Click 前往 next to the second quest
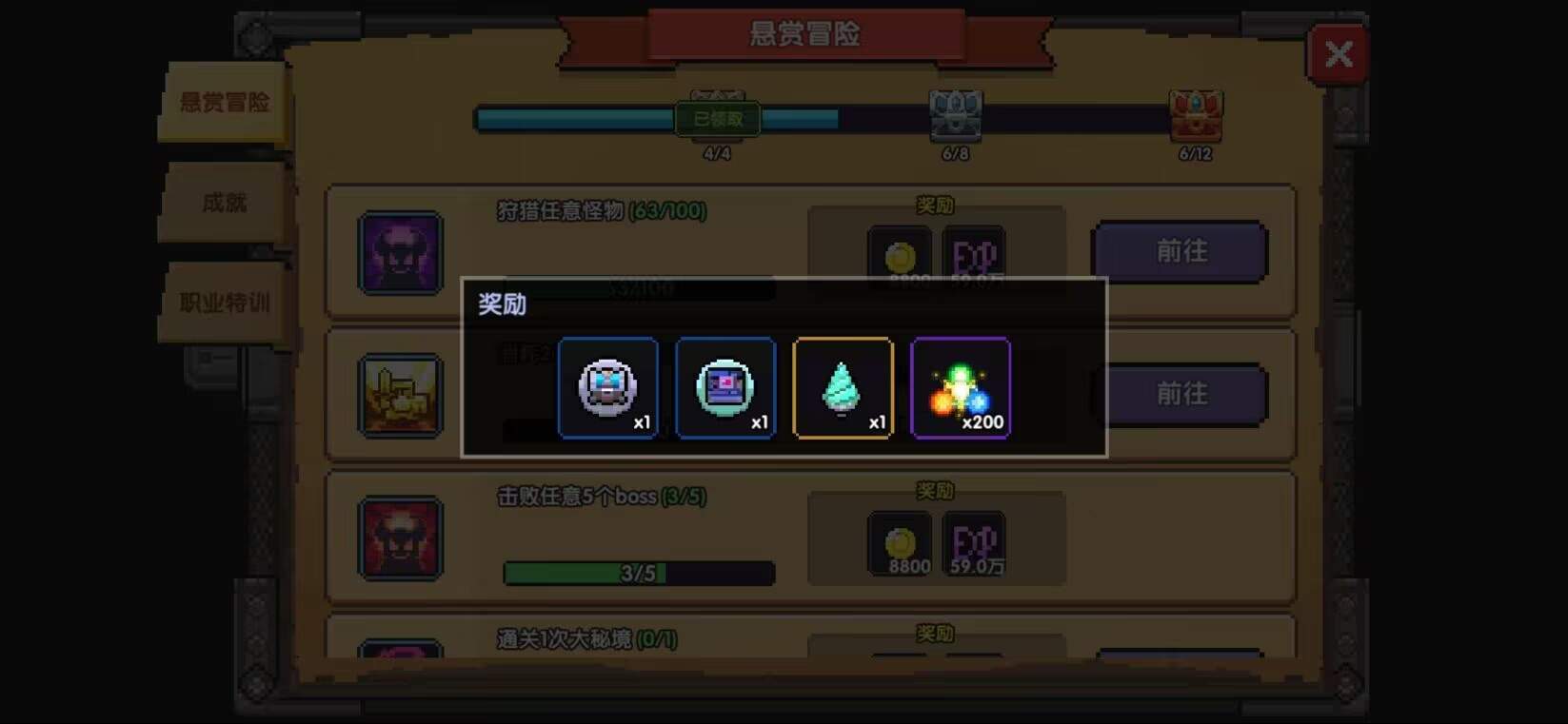Screen dimensions: 1568x724 pyautogui.click(x=1179, y=394)
